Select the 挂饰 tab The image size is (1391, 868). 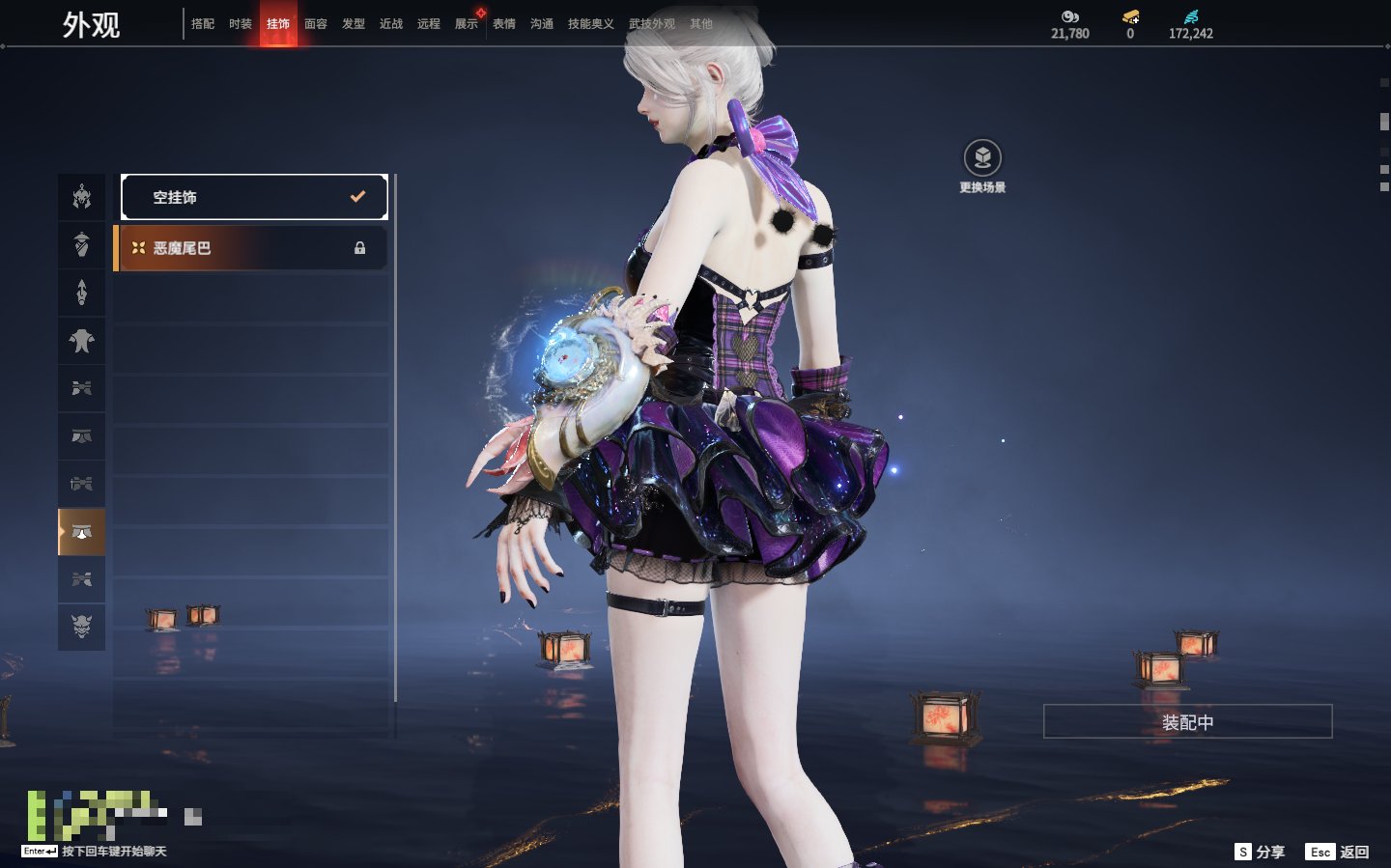click(278, 24)
